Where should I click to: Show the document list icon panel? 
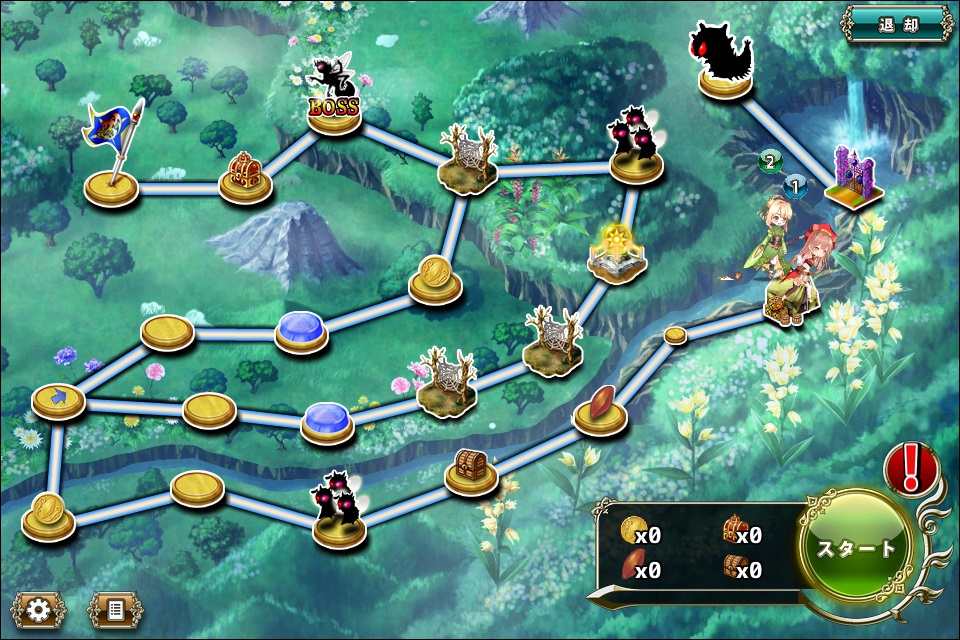pos(115,608)
